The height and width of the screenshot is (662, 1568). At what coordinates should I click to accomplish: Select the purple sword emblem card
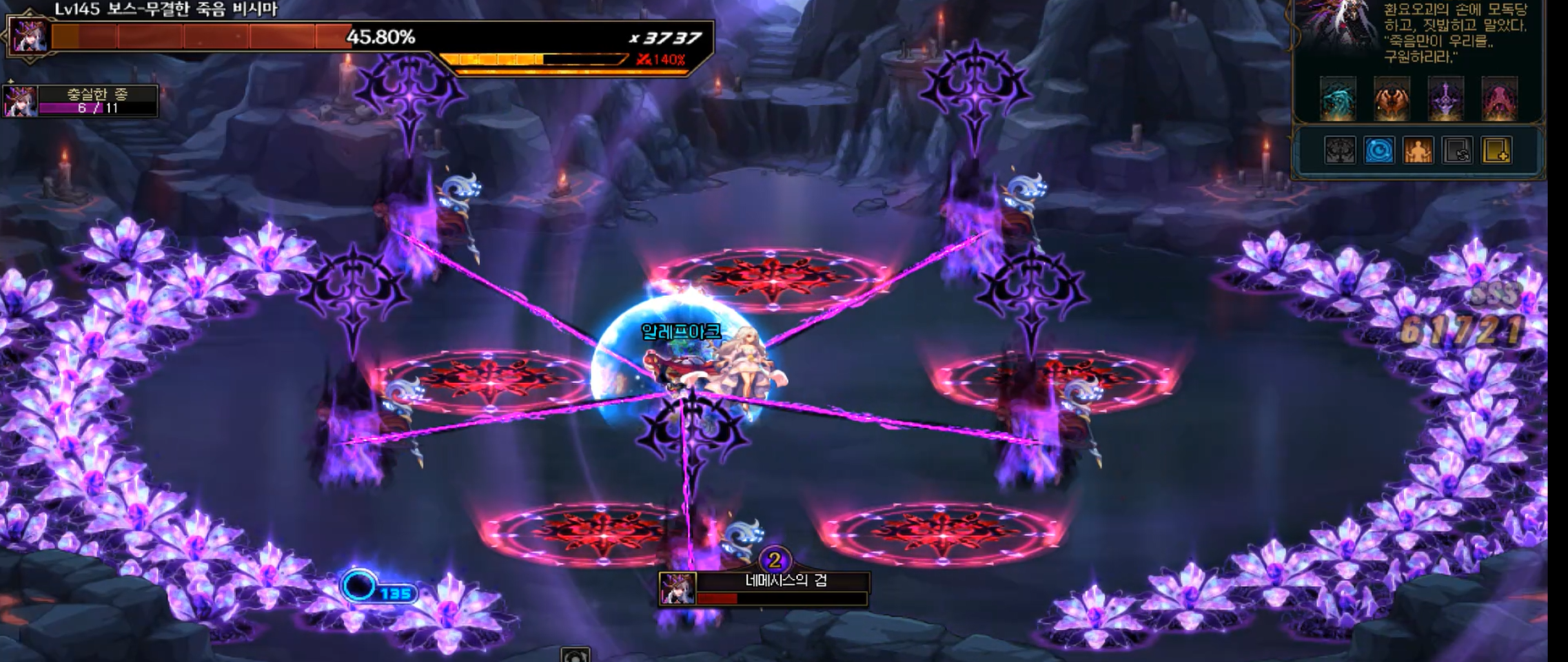point(1445,99)
